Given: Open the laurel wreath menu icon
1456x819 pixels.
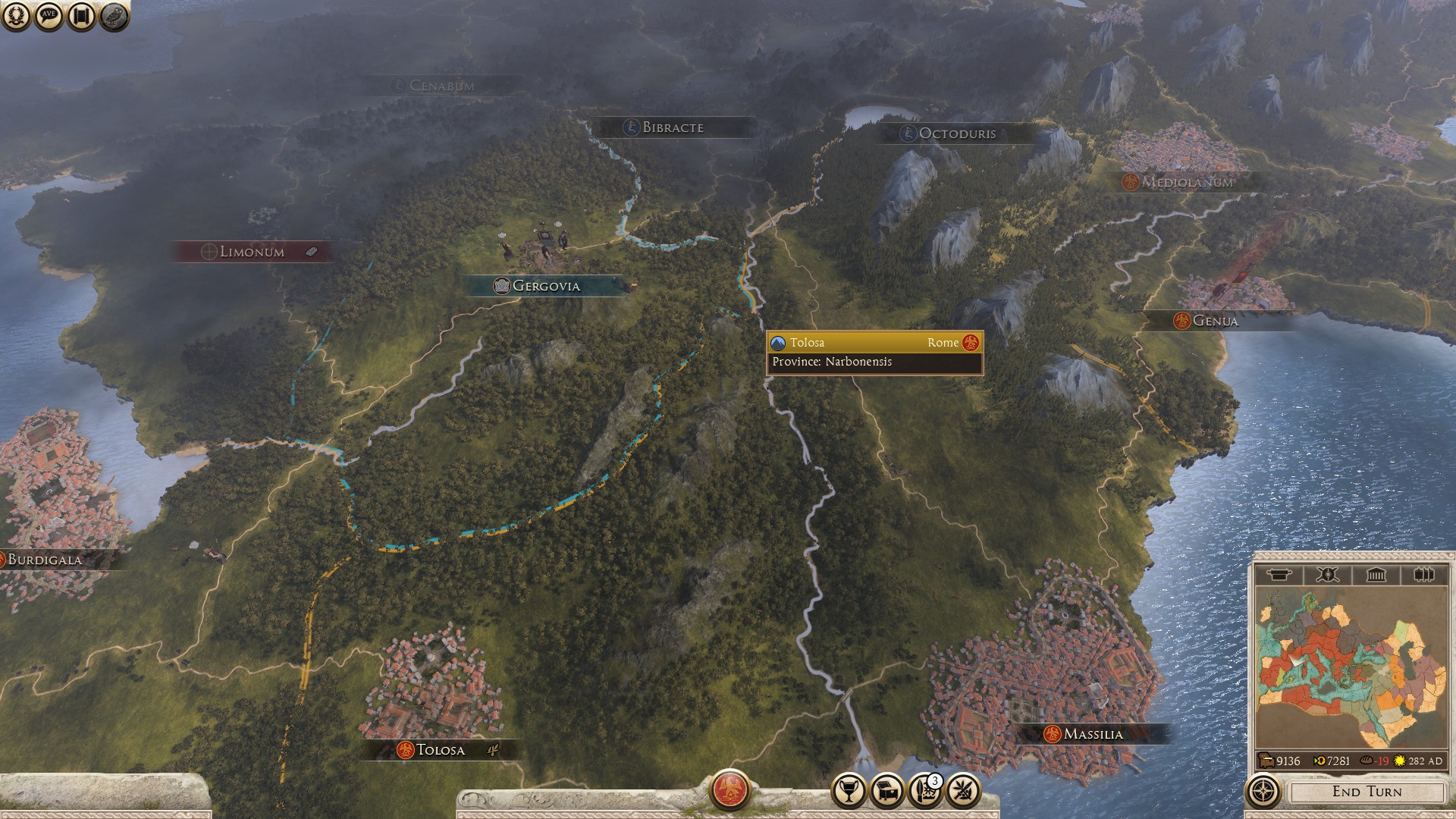Looking at the screenshot, I should pyautogui.click(x=16, y=16).
